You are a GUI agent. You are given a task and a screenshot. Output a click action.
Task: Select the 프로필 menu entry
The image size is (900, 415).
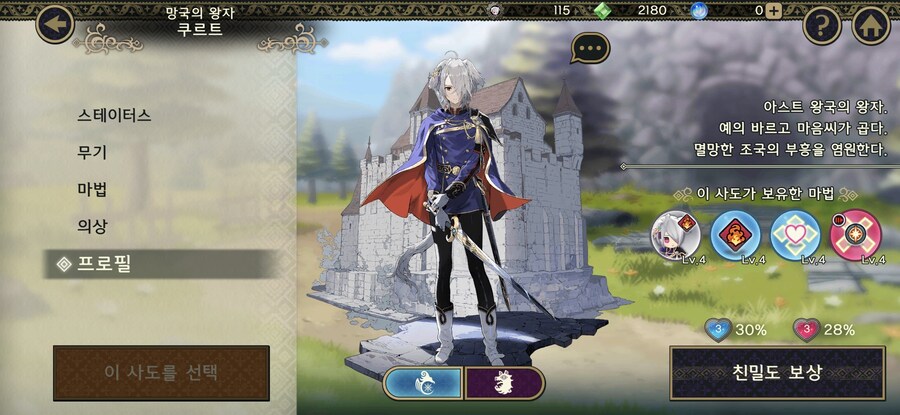pos(118,264)
